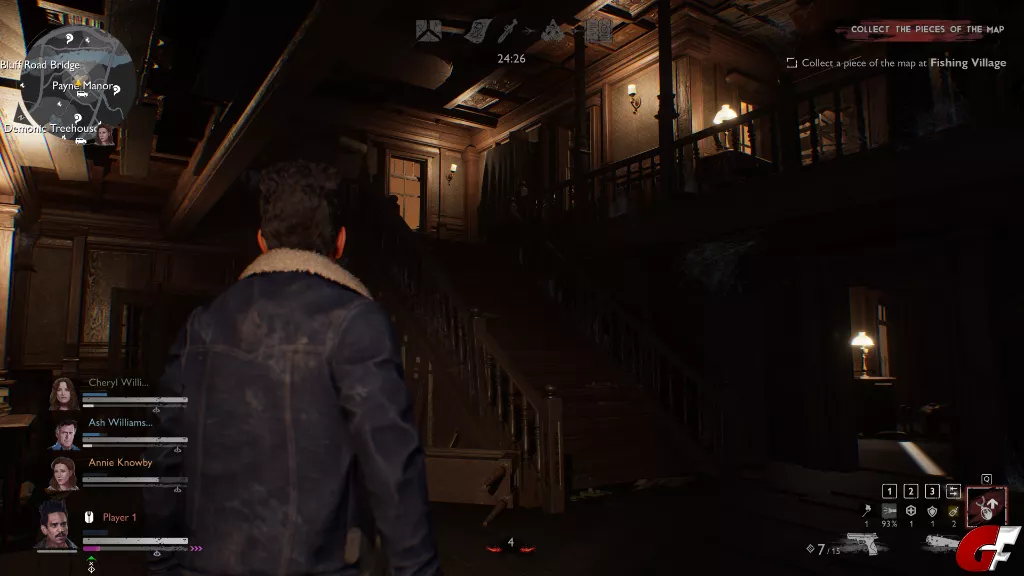1024x576 pixels.
Task: Select Cheryl Williams' teammate portrait
Action: click(x=64, y=393)
